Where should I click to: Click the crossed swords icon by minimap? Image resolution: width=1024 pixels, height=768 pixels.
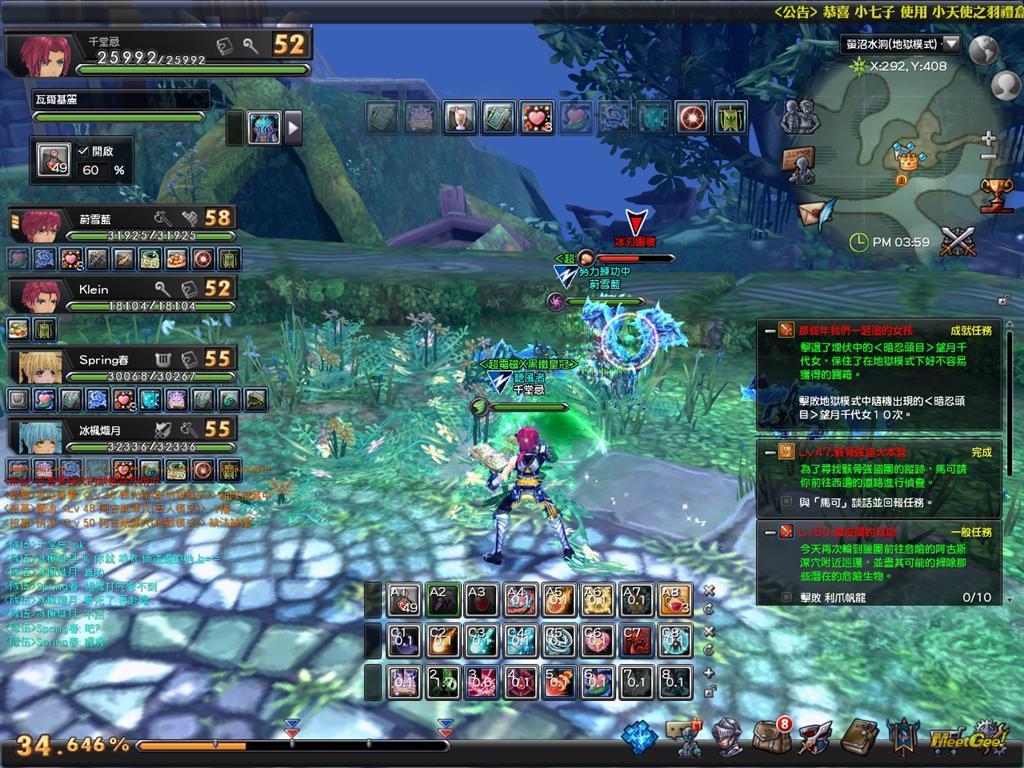click(x=957, y=240)
